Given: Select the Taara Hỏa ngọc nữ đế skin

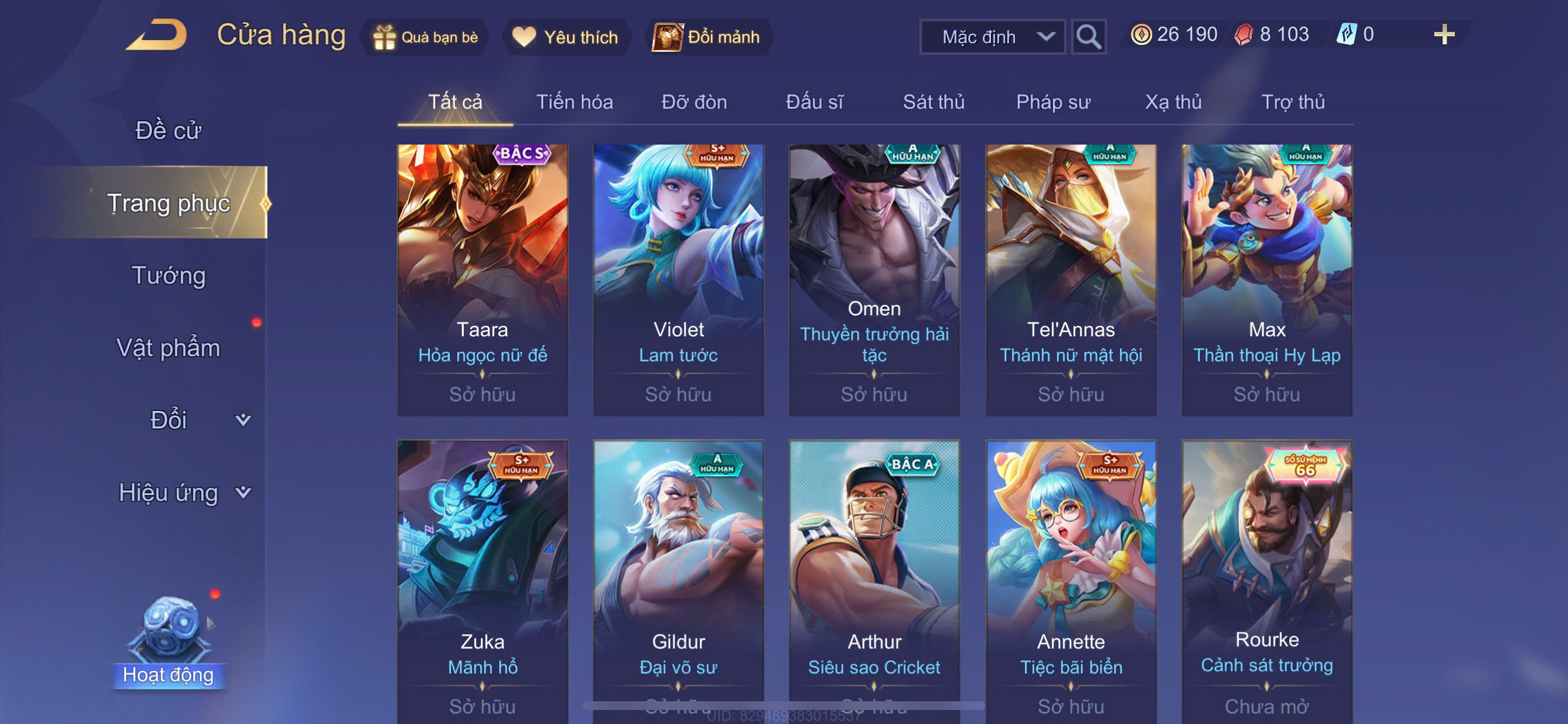Looking at the screenshot, I should (x=482, y=280).
